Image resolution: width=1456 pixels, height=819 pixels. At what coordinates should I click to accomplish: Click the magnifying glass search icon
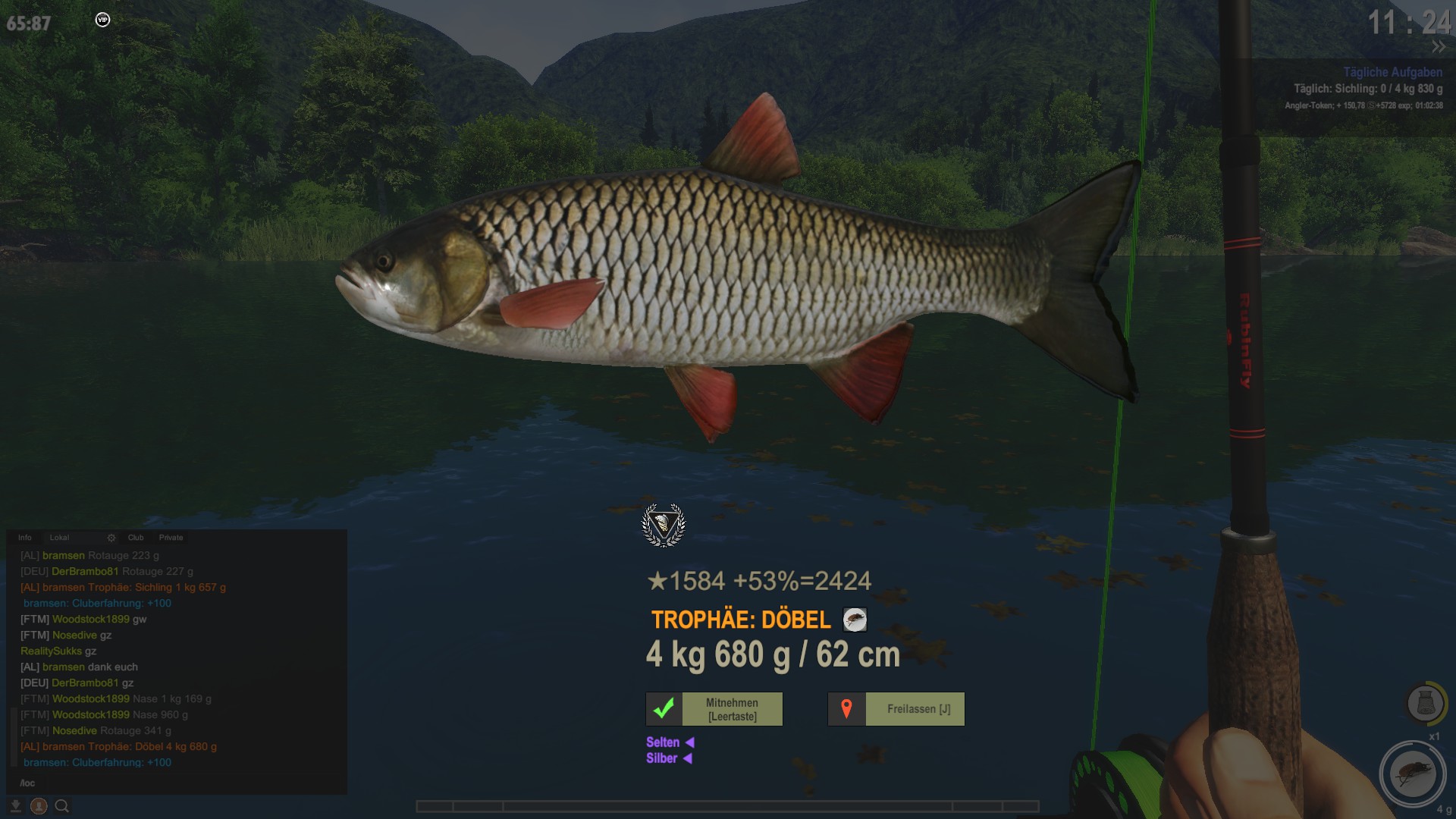(62, 806)
